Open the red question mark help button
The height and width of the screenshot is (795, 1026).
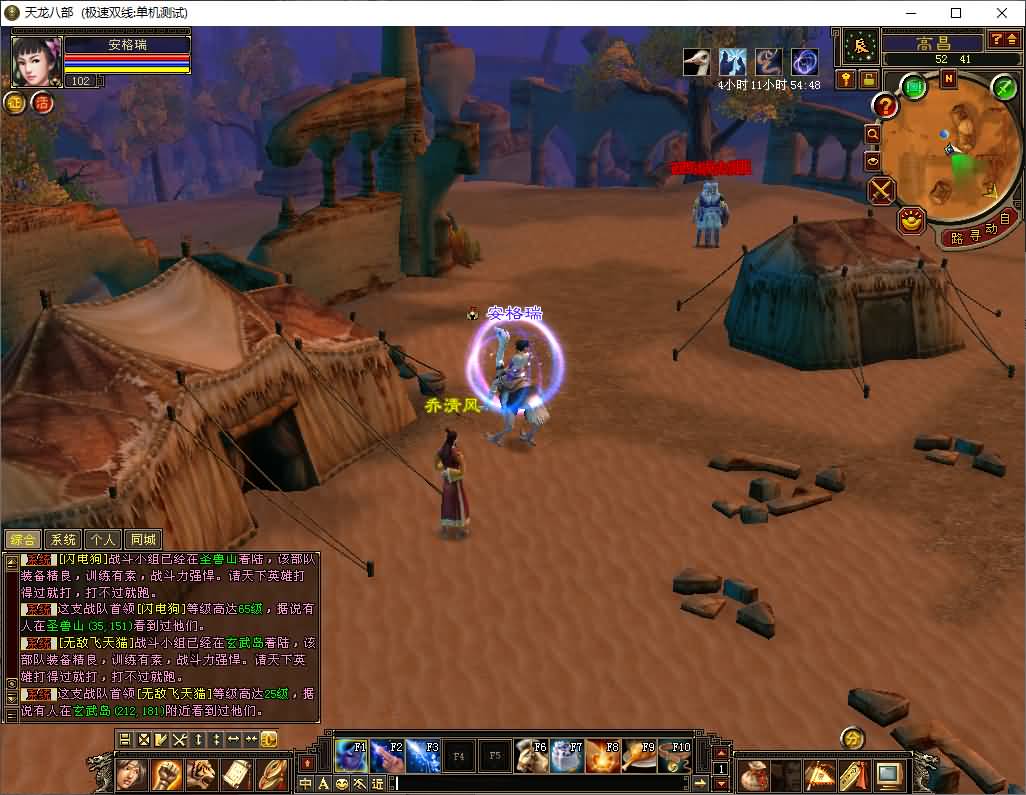click(885, 105)
